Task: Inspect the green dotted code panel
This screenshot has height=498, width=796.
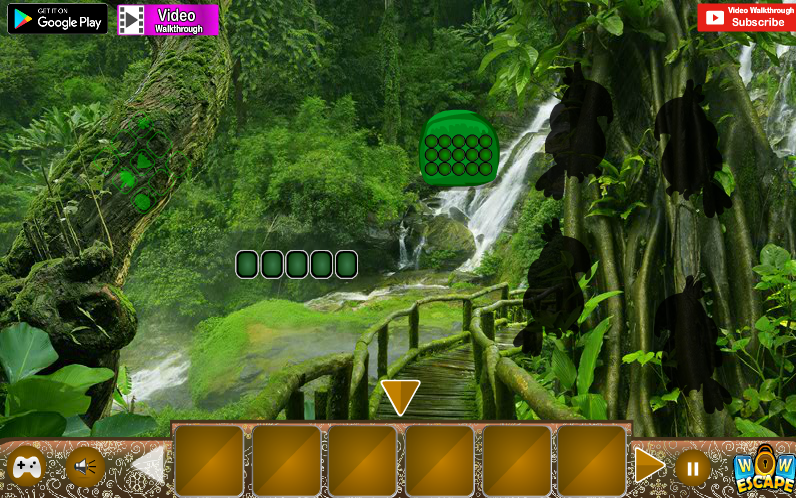Action: (x=458, y=149)
